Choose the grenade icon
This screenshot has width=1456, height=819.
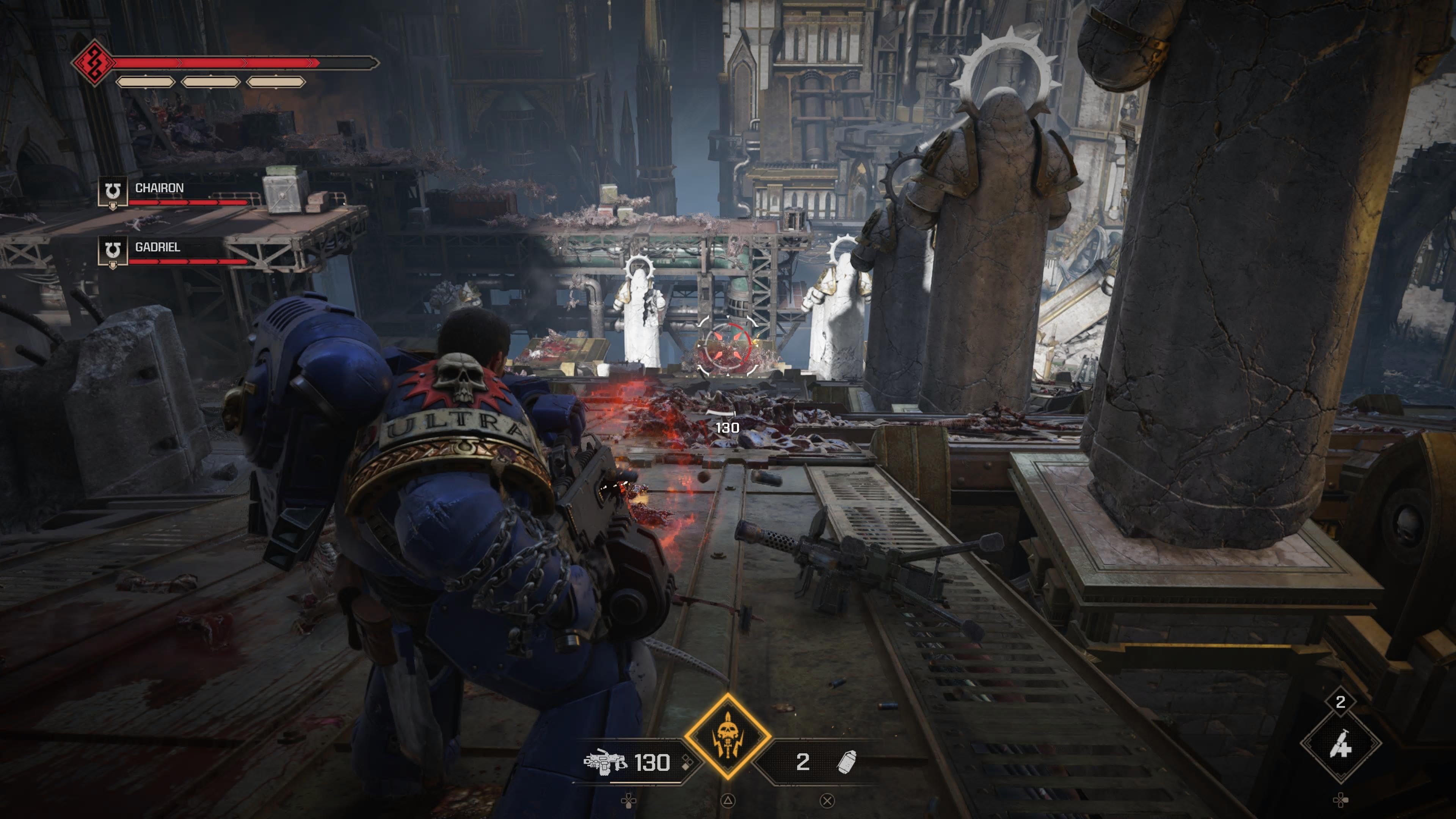click(847, 762)
